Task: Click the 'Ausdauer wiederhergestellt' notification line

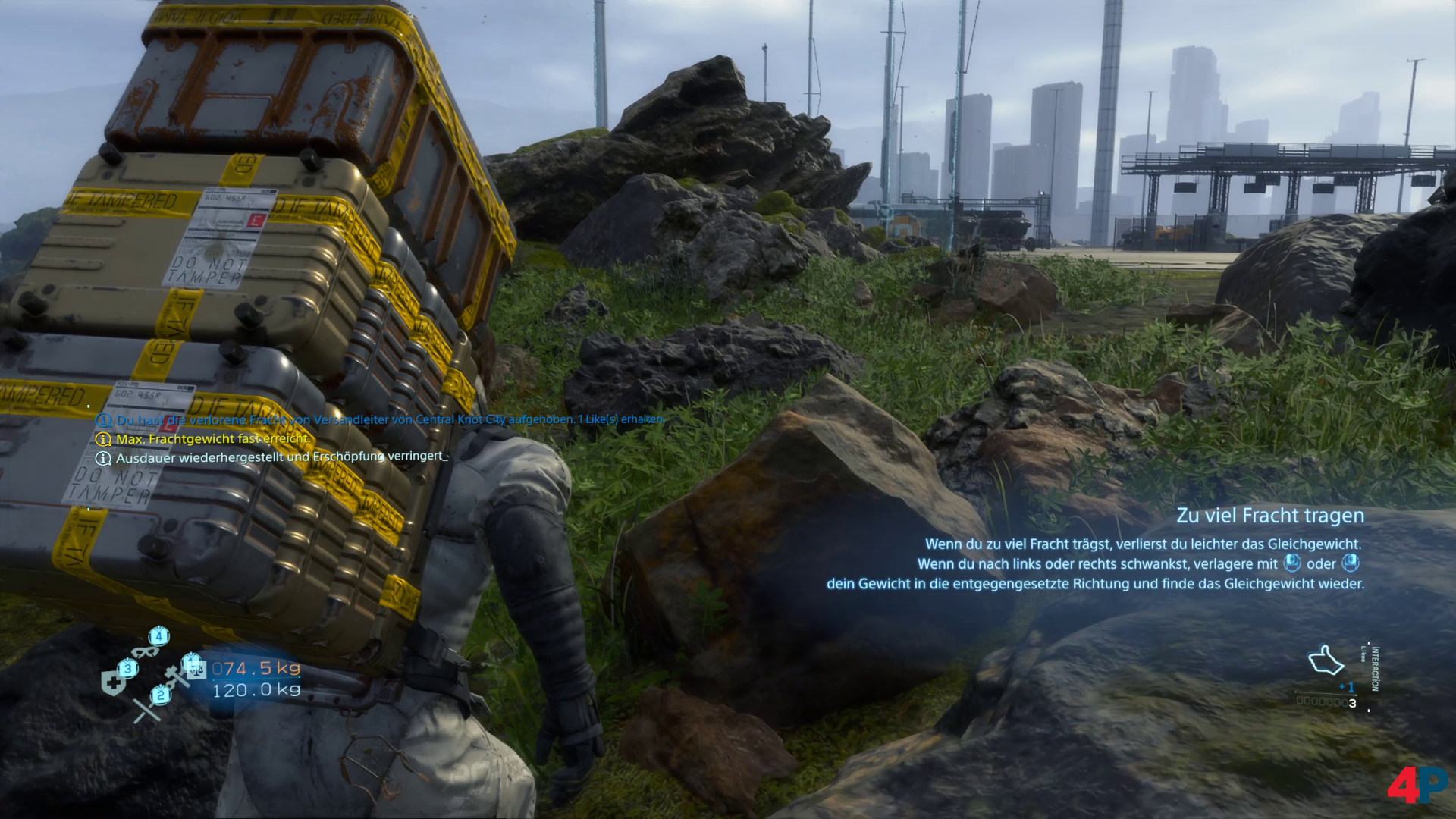Action: pyautogui.click(x=281, y=457)
